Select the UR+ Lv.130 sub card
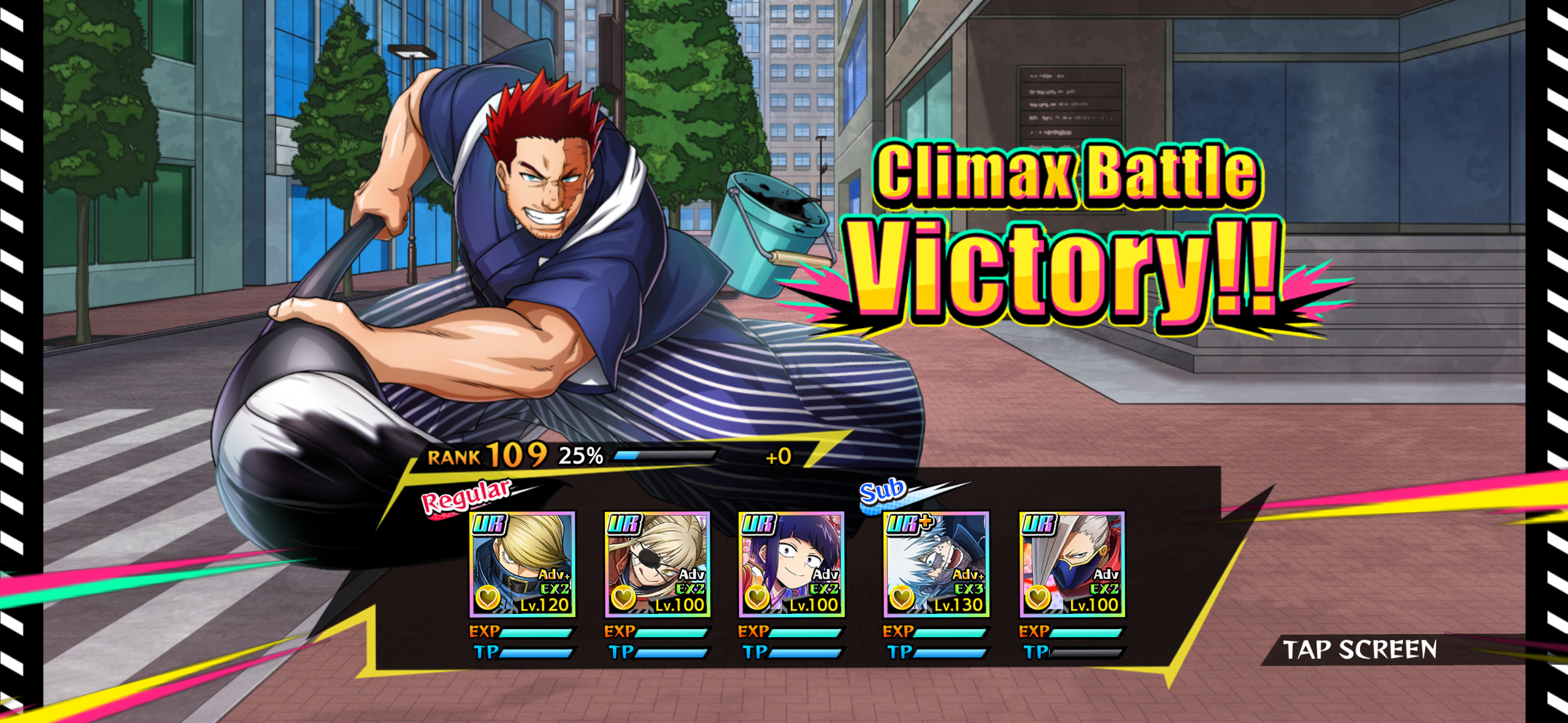 (936, 564)
